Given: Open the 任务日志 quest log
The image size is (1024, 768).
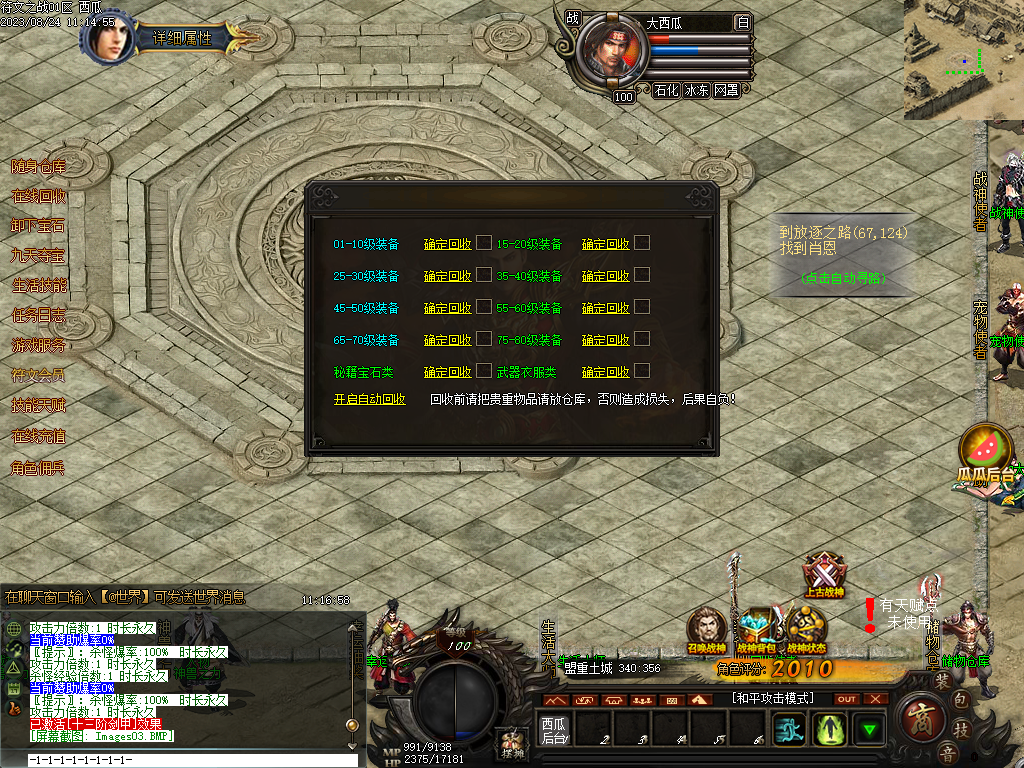Looking at the screenshot, I should (x=39, y=316).
